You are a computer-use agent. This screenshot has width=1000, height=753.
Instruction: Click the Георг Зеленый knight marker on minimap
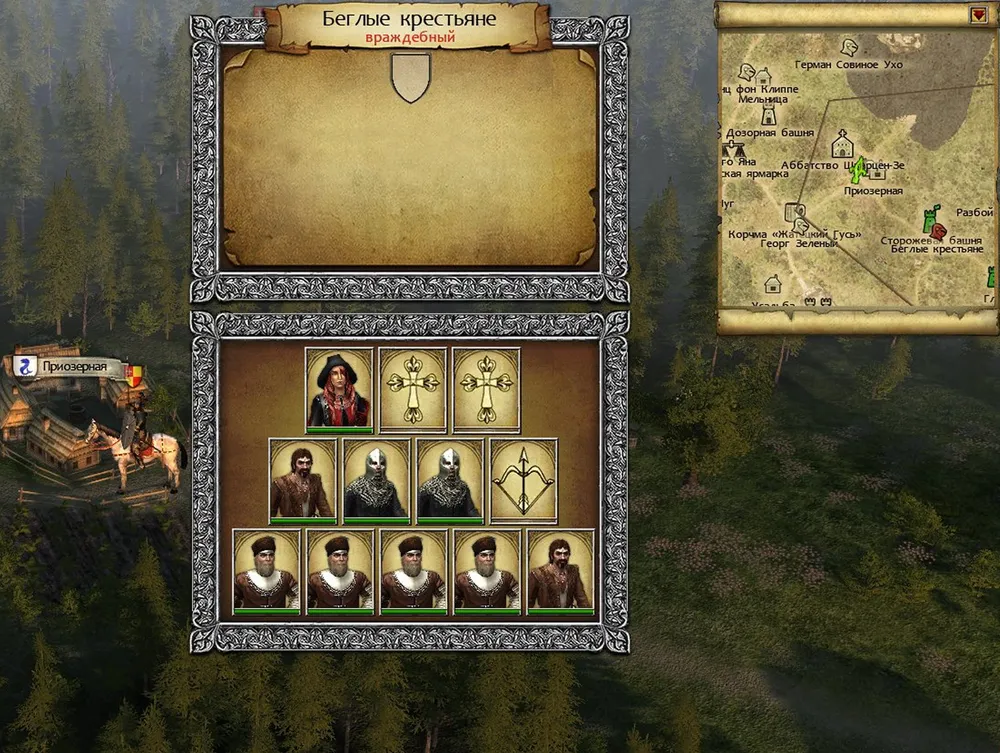pos(801,226)
